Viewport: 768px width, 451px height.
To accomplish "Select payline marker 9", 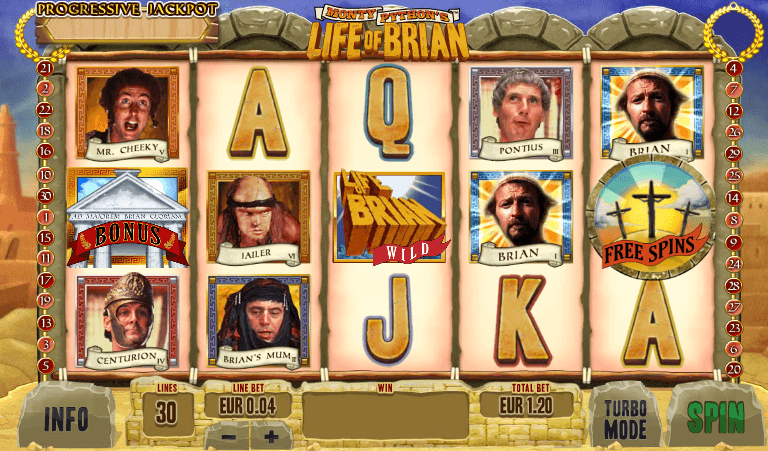I will pos(733,241).
